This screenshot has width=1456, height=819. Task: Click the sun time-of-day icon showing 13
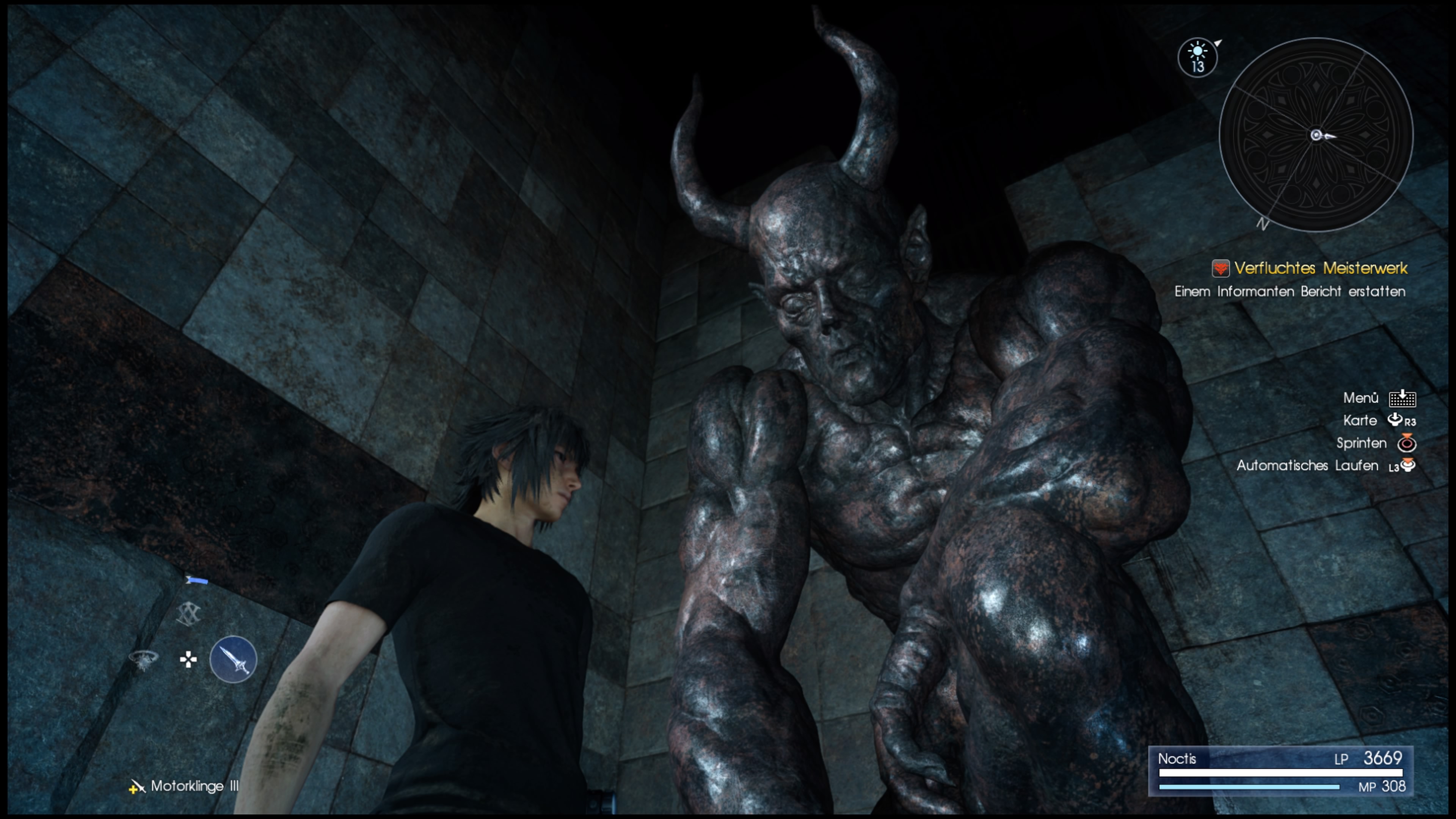1198,56
